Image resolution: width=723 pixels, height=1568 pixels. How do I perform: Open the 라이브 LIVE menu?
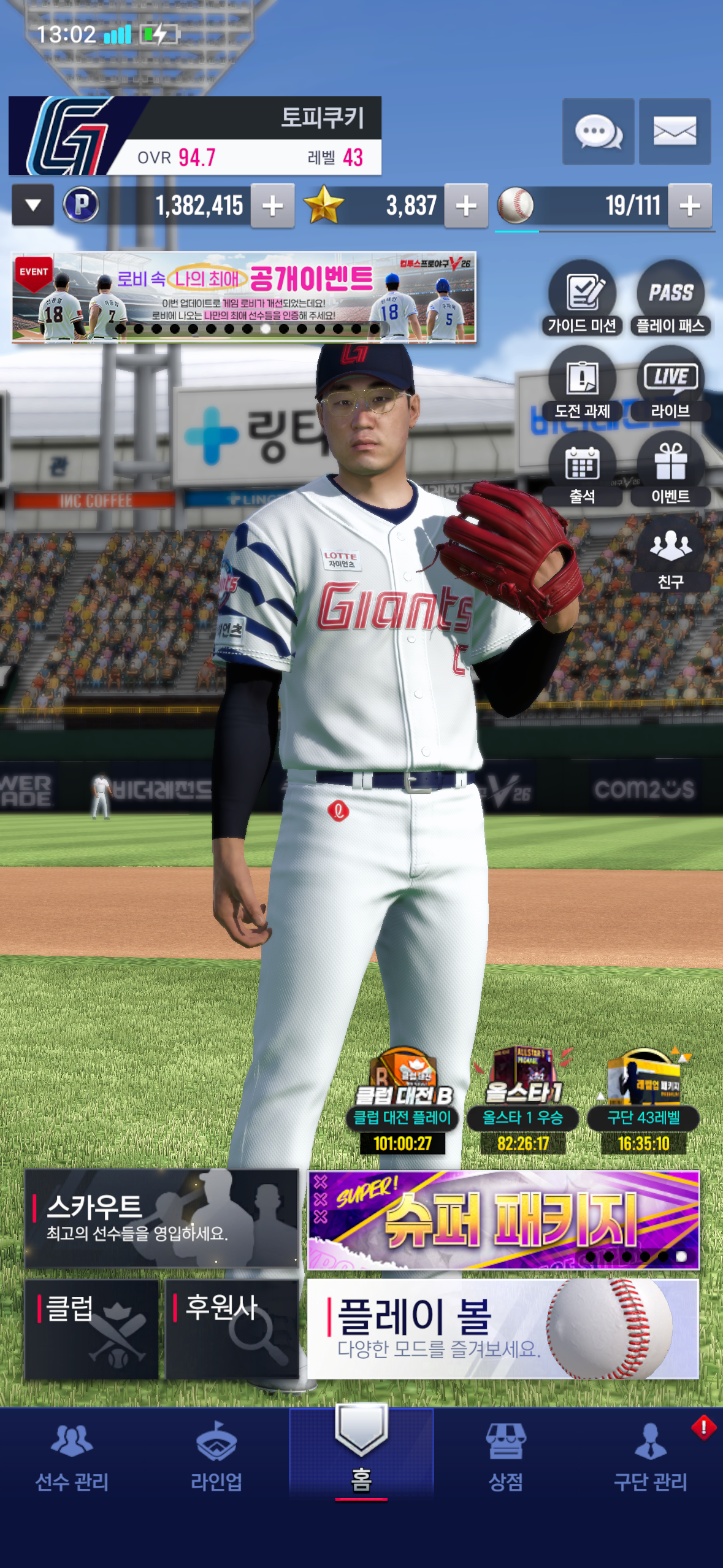click(670, 383)
